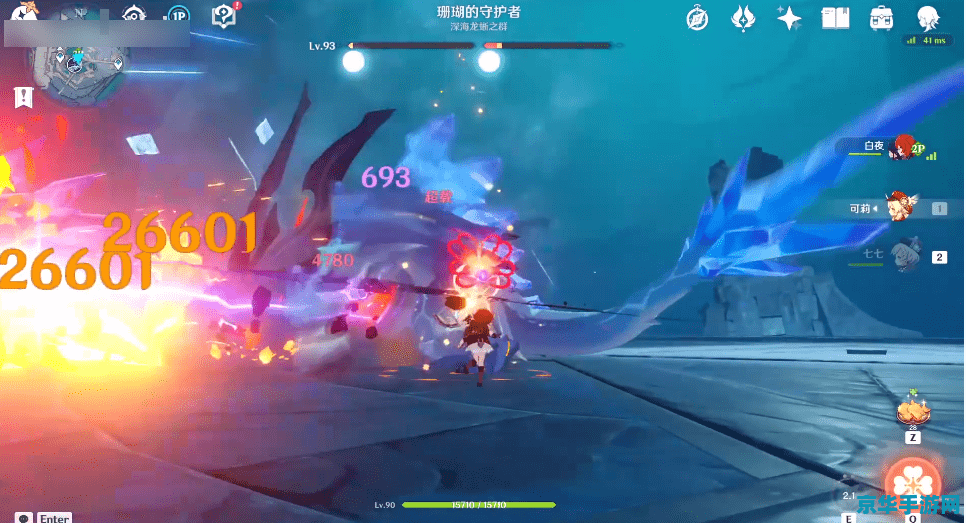This screenshot has height=523, width=966.
Task: Open the character profile head icon
Action: [927, 17]
